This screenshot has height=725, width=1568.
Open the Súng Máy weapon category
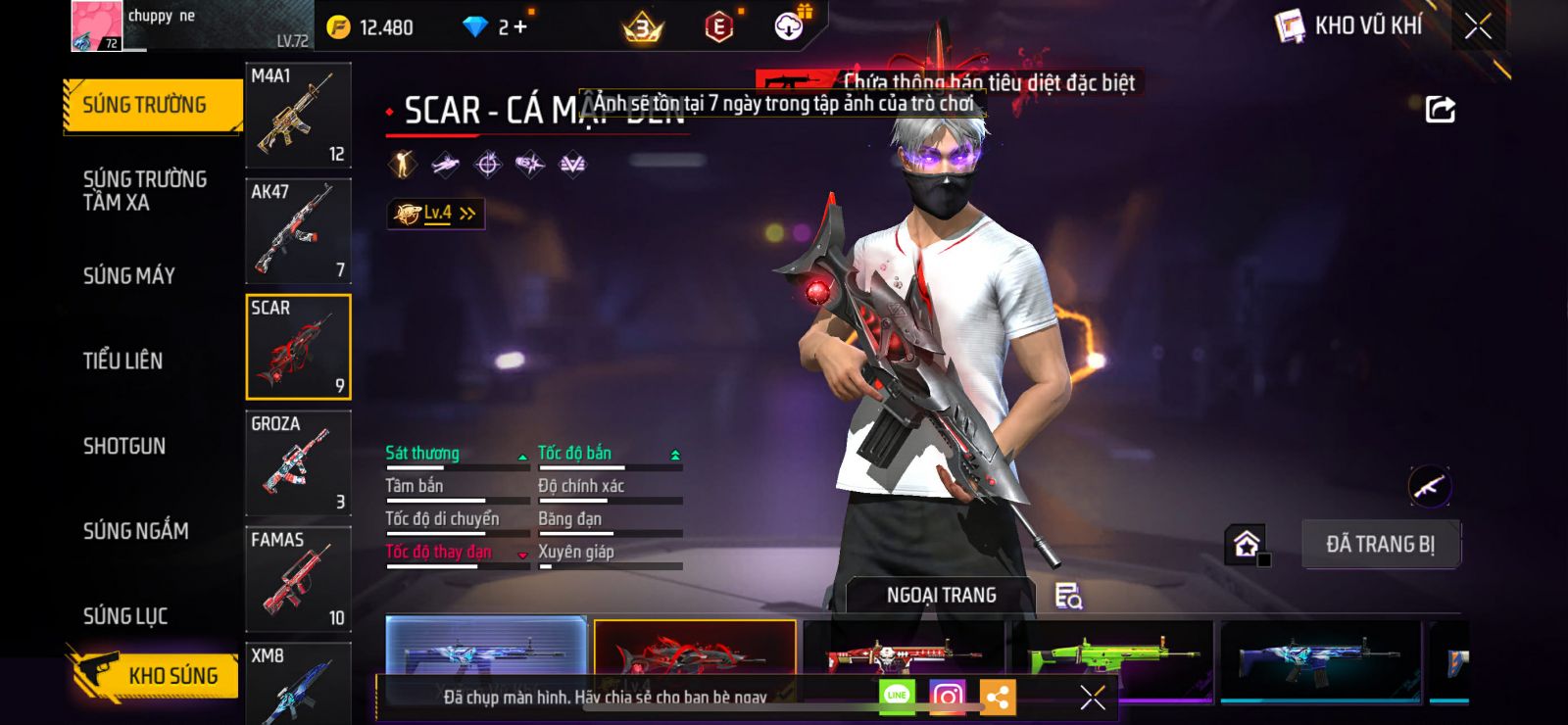tap(129, 275)
